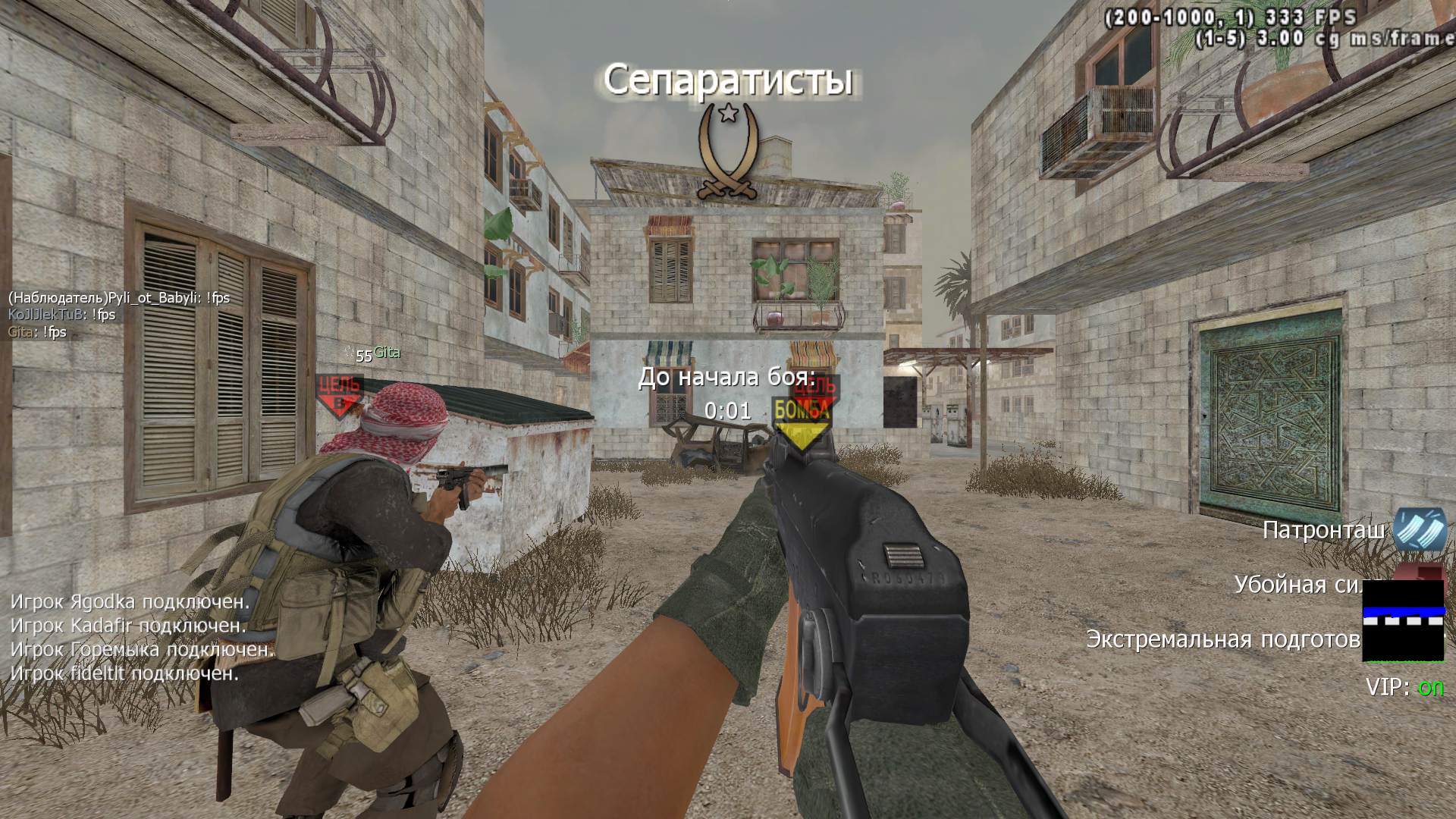Toggle the VIP on indicator
This screenshot has height=819, width=1456.
pyautogui.click(x=1404, y=688)
